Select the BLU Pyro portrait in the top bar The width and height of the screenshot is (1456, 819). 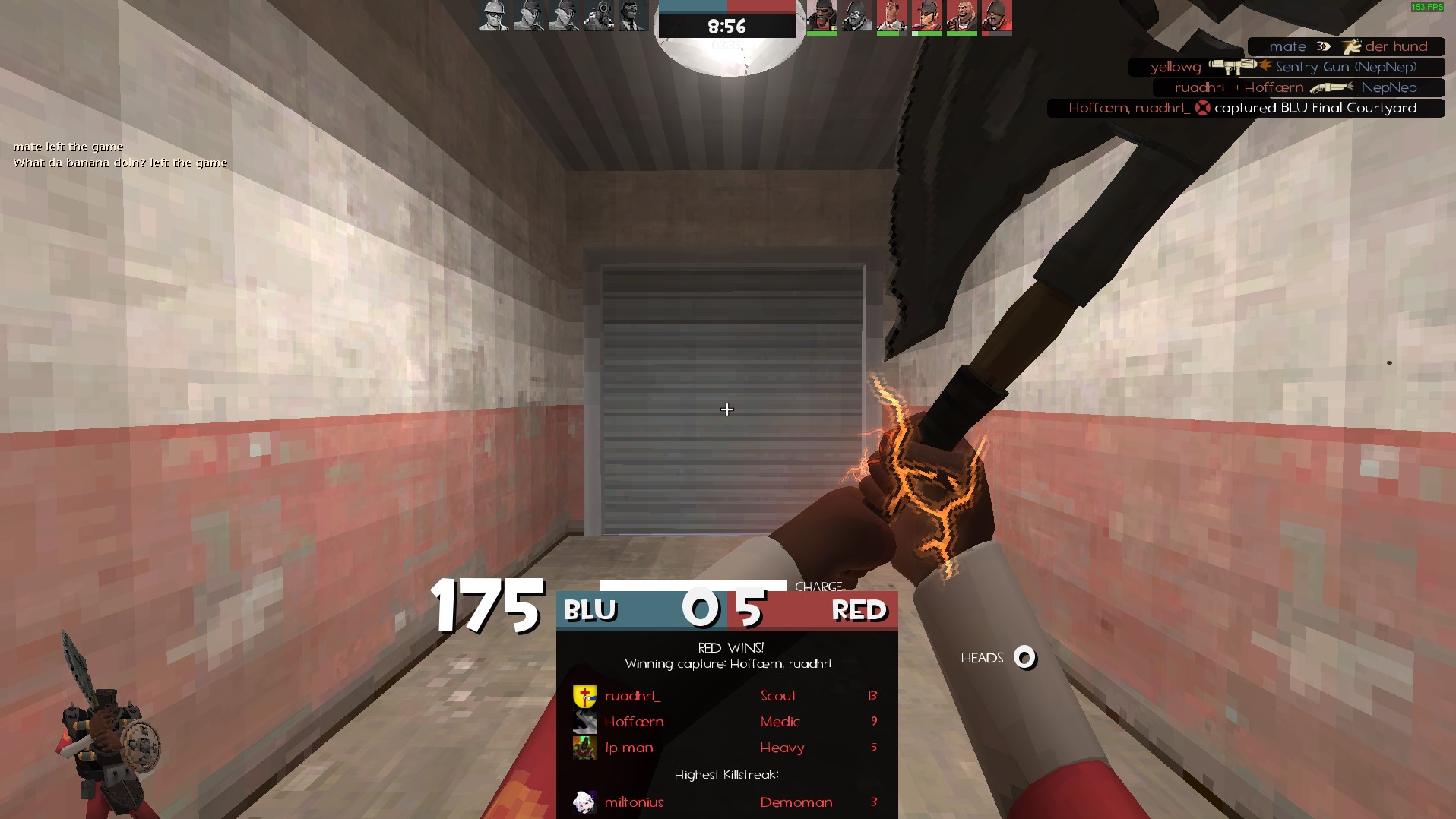[598, 16]
